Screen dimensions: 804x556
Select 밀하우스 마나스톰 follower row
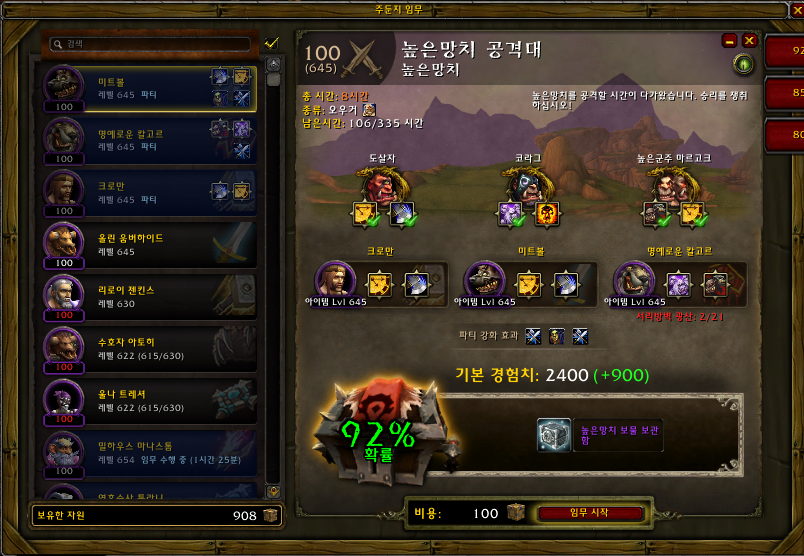150,451
